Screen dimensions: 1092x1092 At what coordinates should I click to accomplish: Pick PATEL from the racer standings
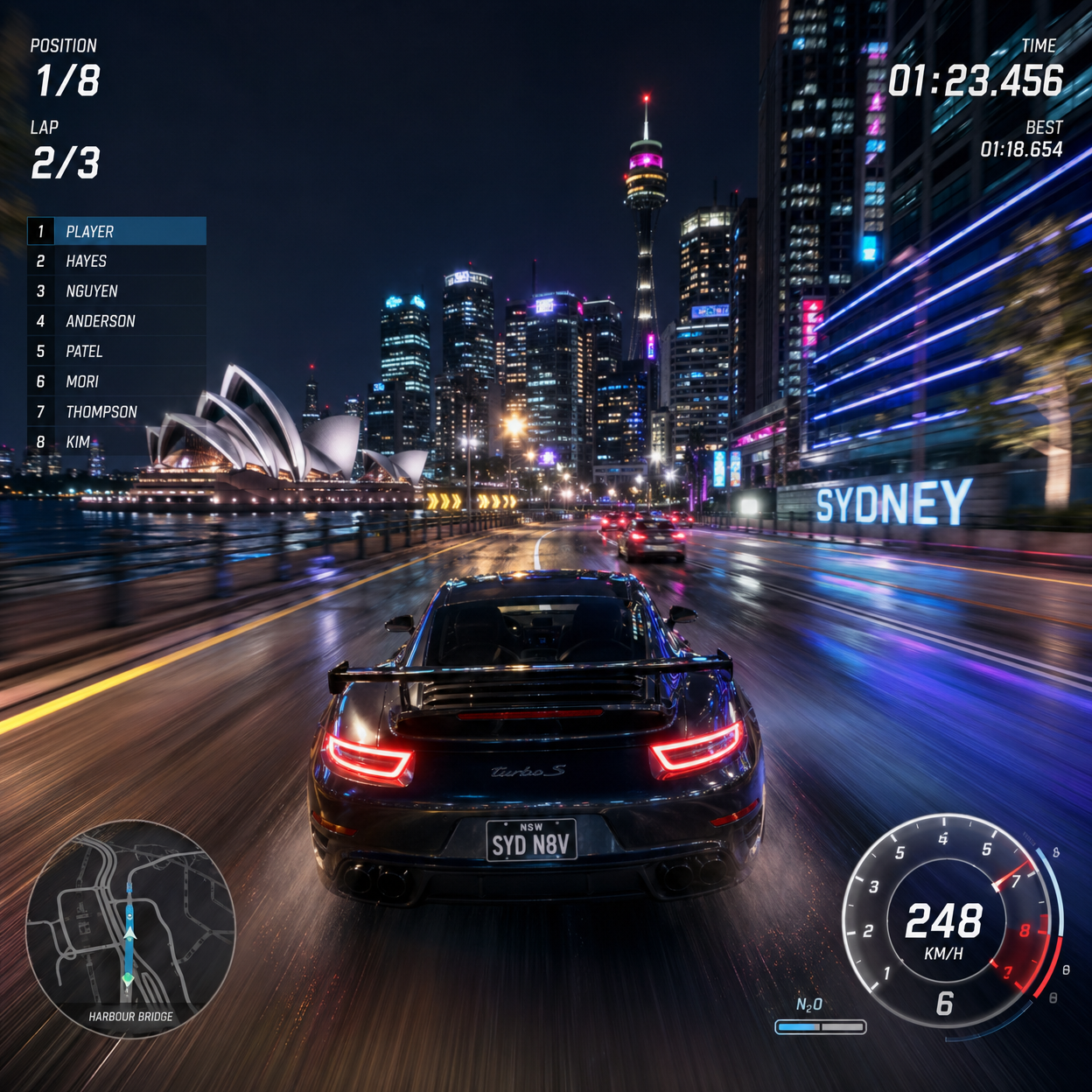pos(117,351)
